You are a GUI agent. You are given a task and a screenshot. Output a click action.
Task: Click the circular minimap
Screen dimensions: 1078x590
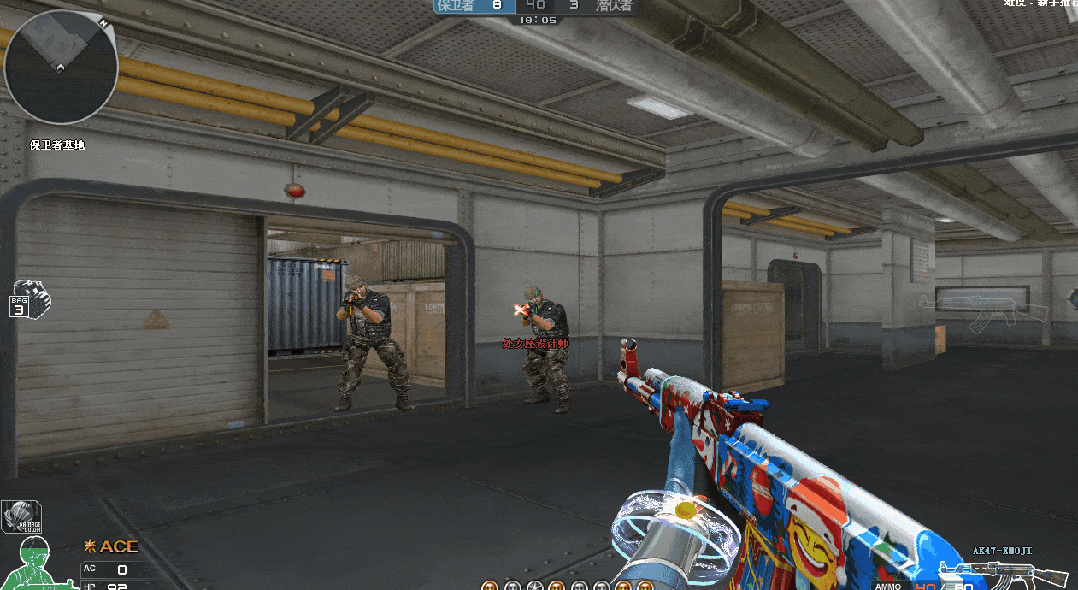click(61, 67)
